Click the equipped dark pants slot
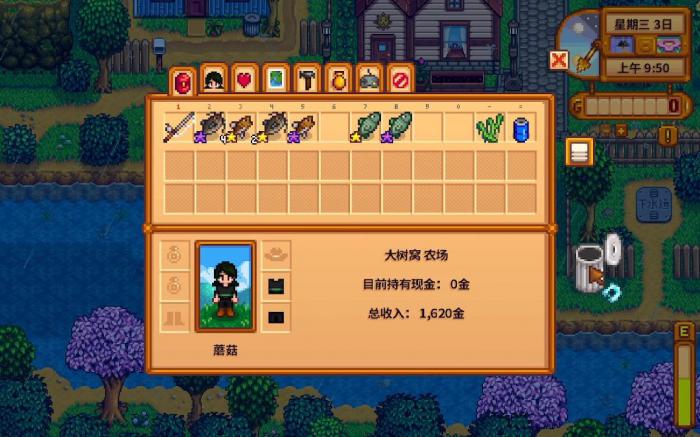Viewport: 700px width, 437px height. coord(276,319)
